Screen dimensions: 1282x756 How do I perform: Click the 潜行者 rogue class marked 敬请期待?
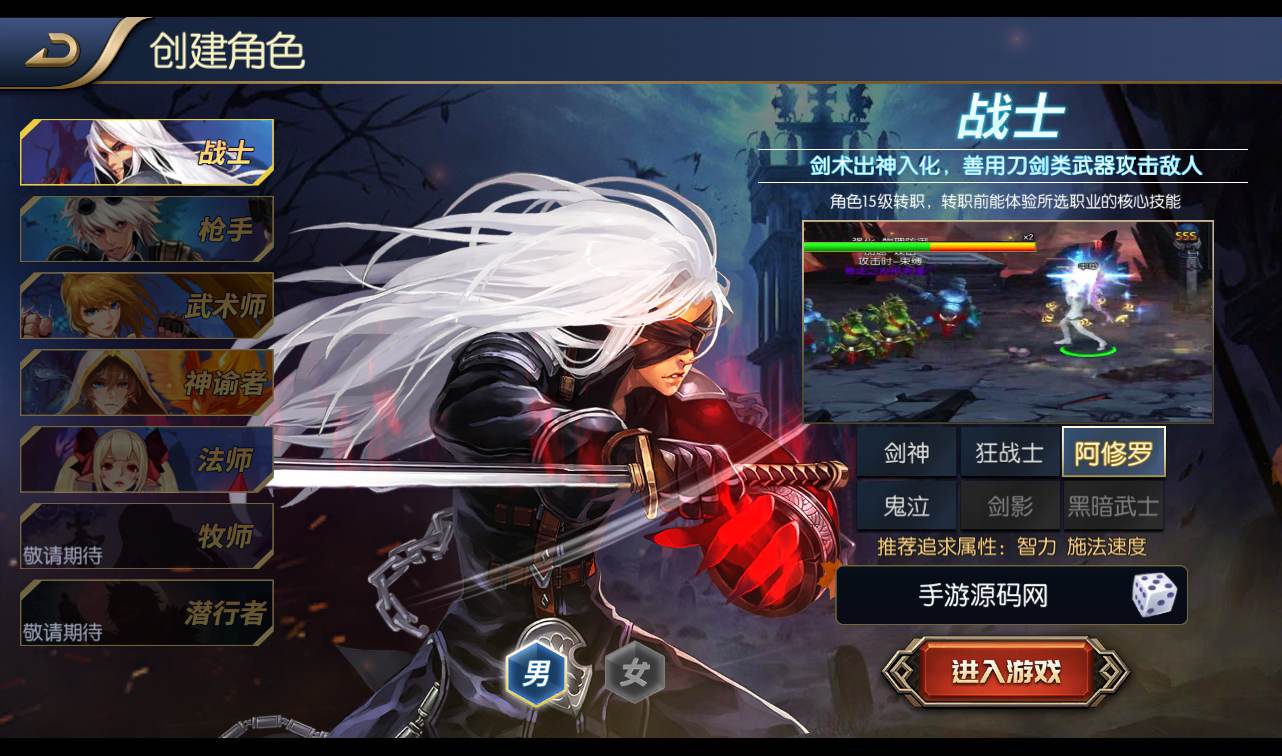click(x=146, y=614)
